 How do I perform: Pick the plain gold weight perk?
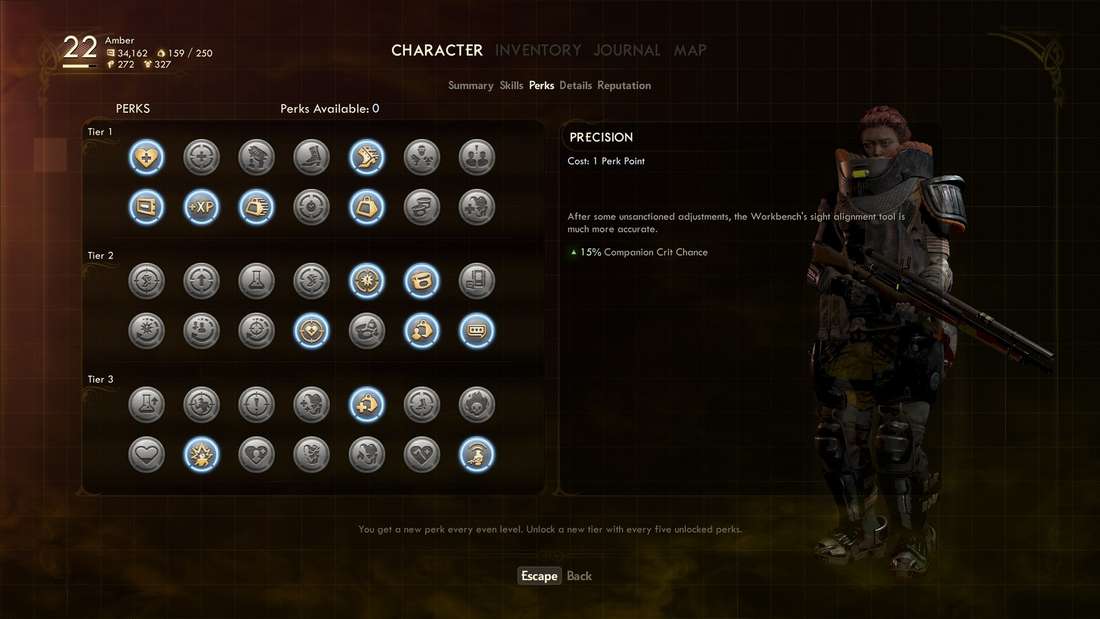point(366,207)
